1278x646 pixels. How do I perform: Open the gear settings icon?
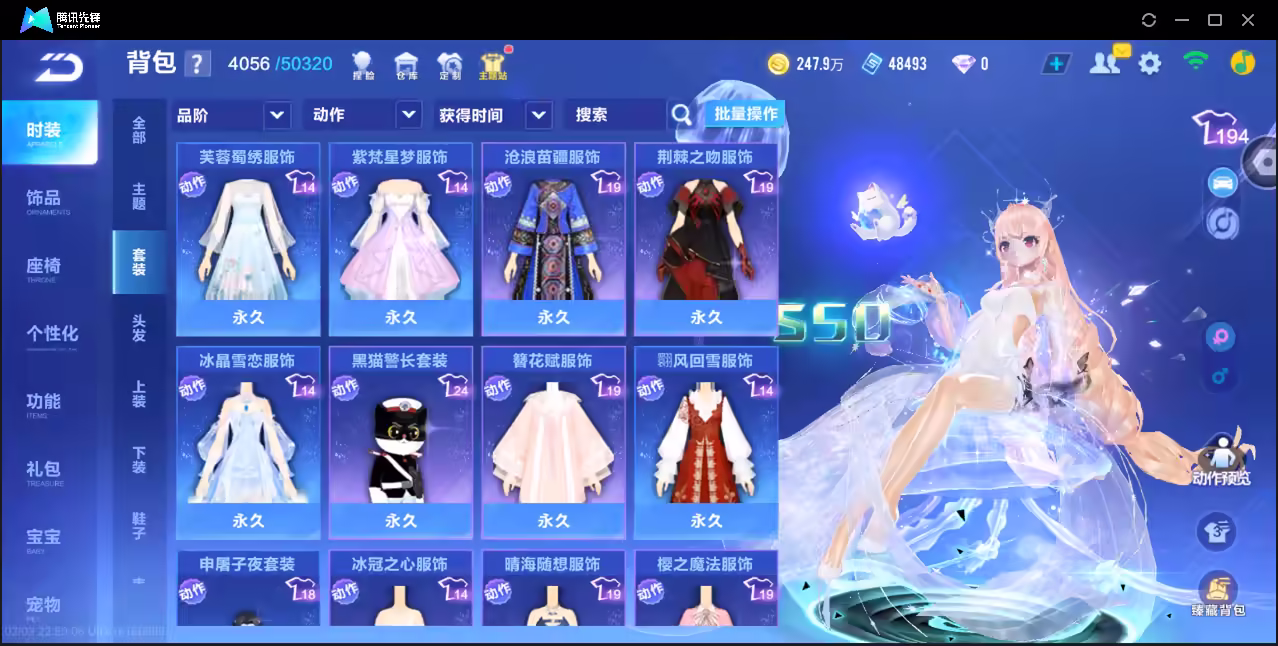click(1150, 64)
